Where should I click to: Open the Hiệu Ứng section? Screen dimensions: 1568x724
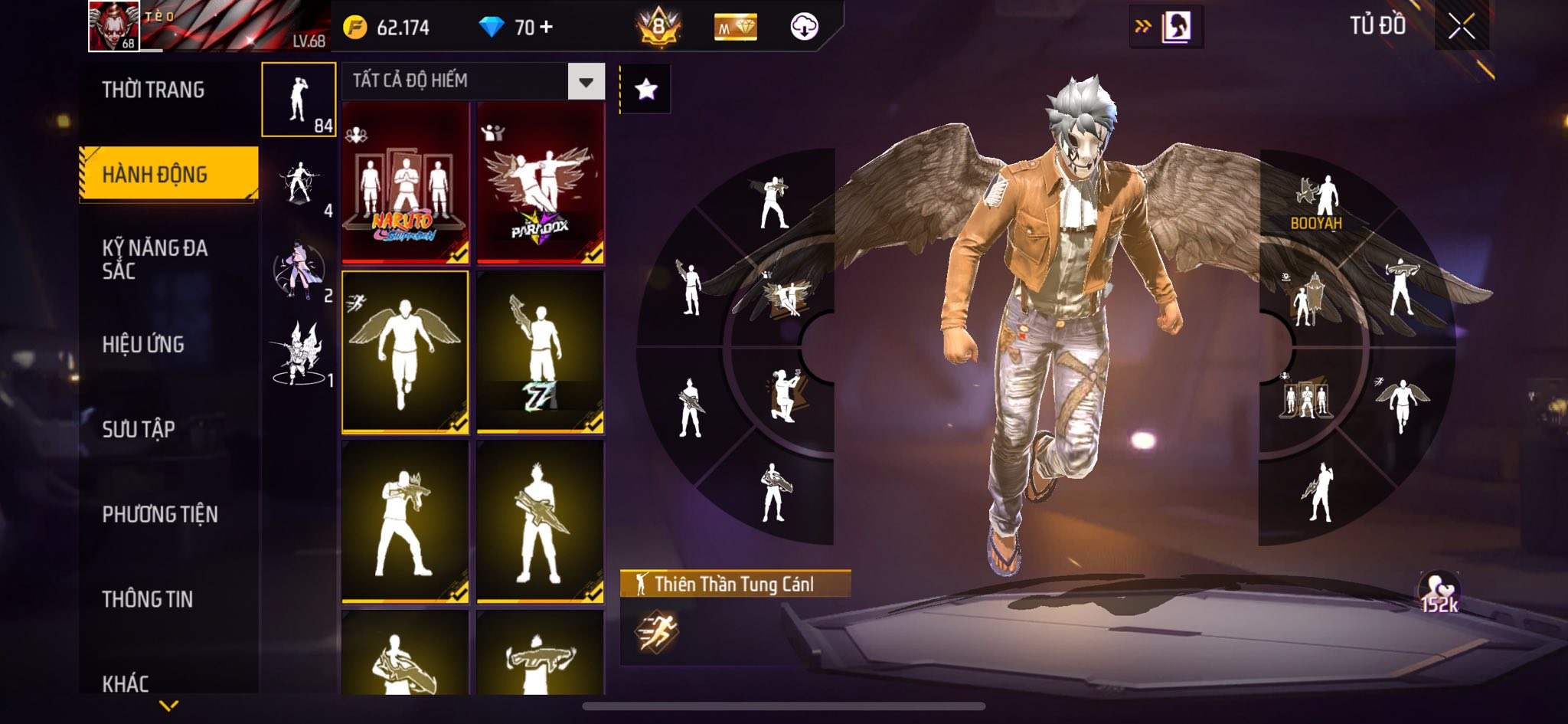click(x=143, y=345)
